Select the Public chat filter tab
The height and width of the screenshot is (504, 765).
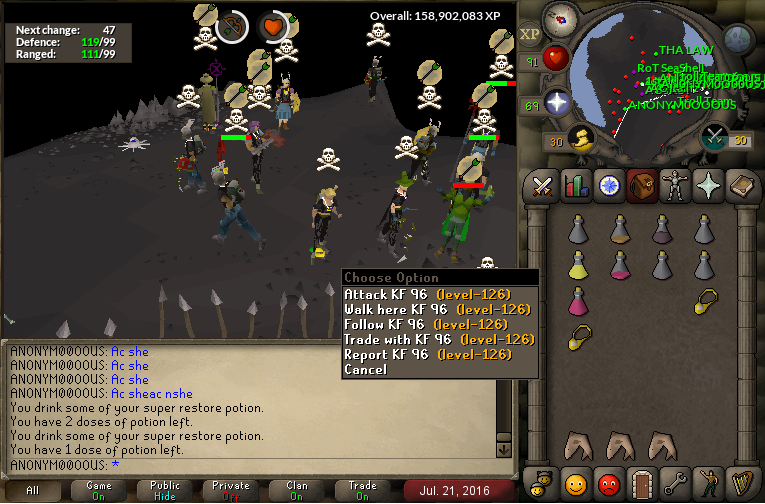[x=164, y=490]
